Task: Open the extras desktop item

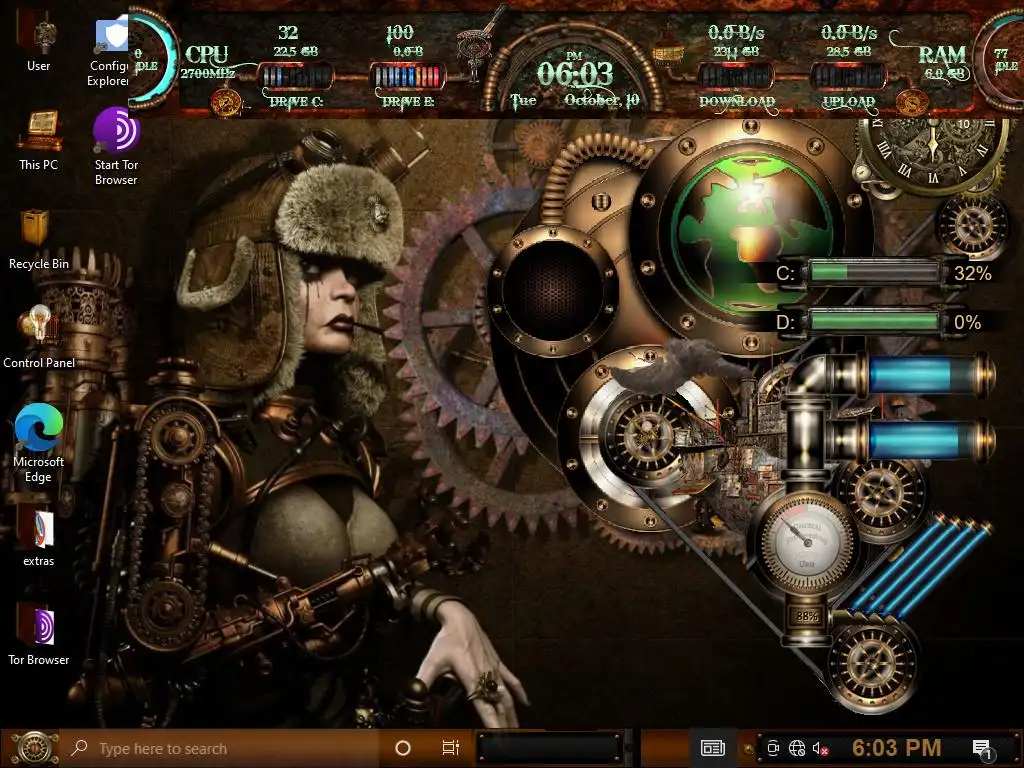Action: tap(39, 528)
